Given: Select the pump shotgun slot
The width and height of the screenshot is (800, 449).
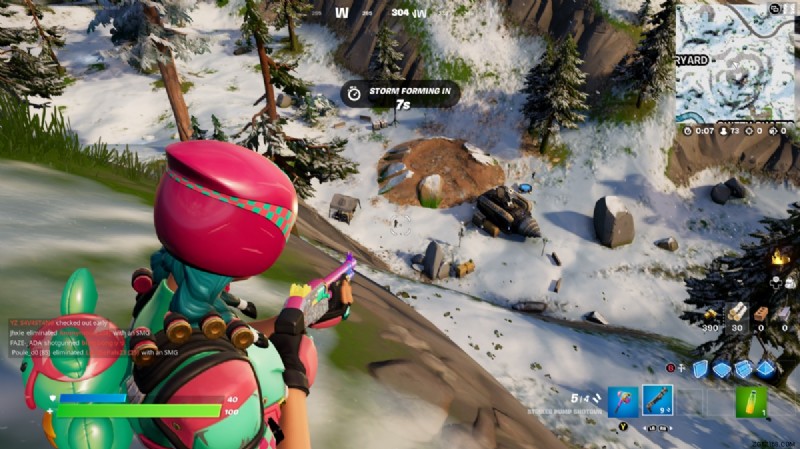Looking at the screenshot, I should point(657,402).
